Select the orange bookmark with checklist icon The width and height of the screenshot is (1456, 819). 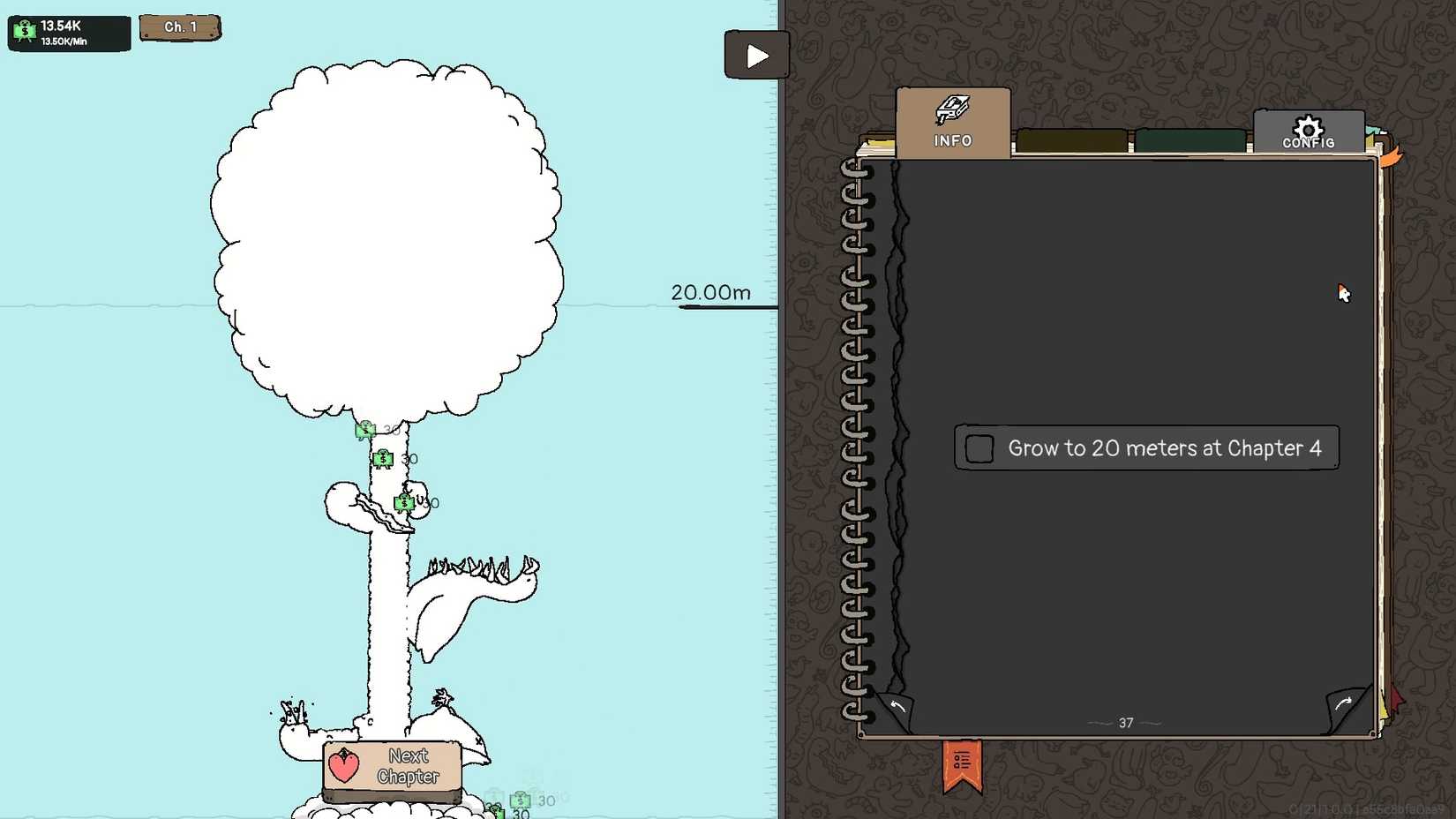pyautogui.click(x=961, y=761)
